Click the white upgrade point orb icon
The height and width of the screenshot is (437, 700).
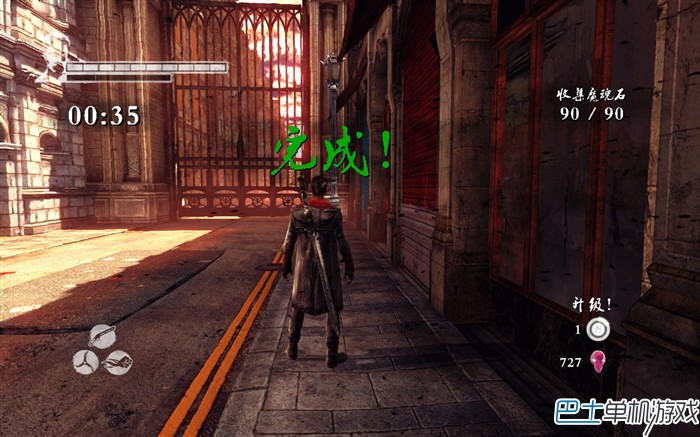pyautogui.click(x=598, y=331)
